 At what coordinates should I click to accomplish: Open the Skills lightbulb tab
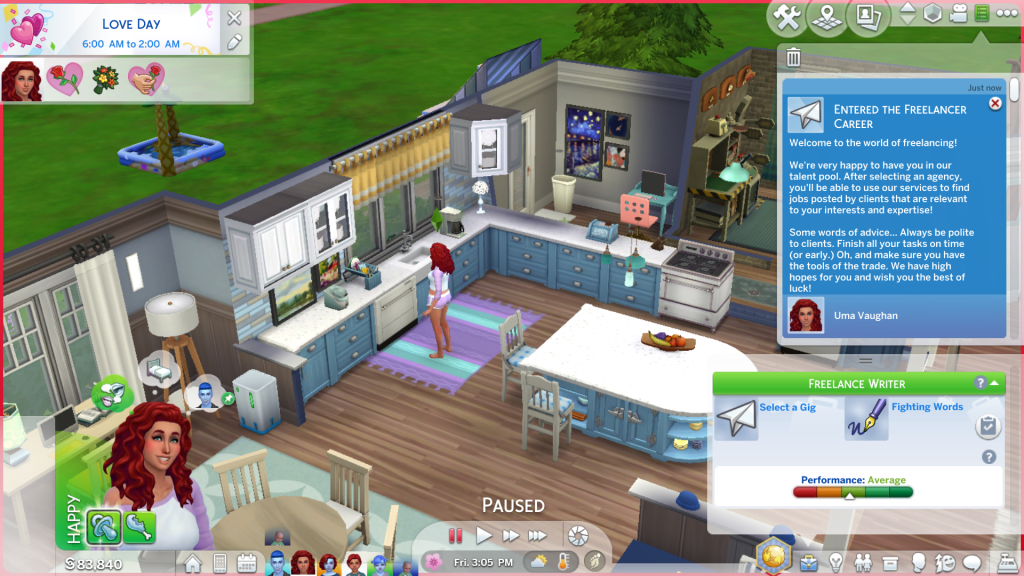coord(835,563)
